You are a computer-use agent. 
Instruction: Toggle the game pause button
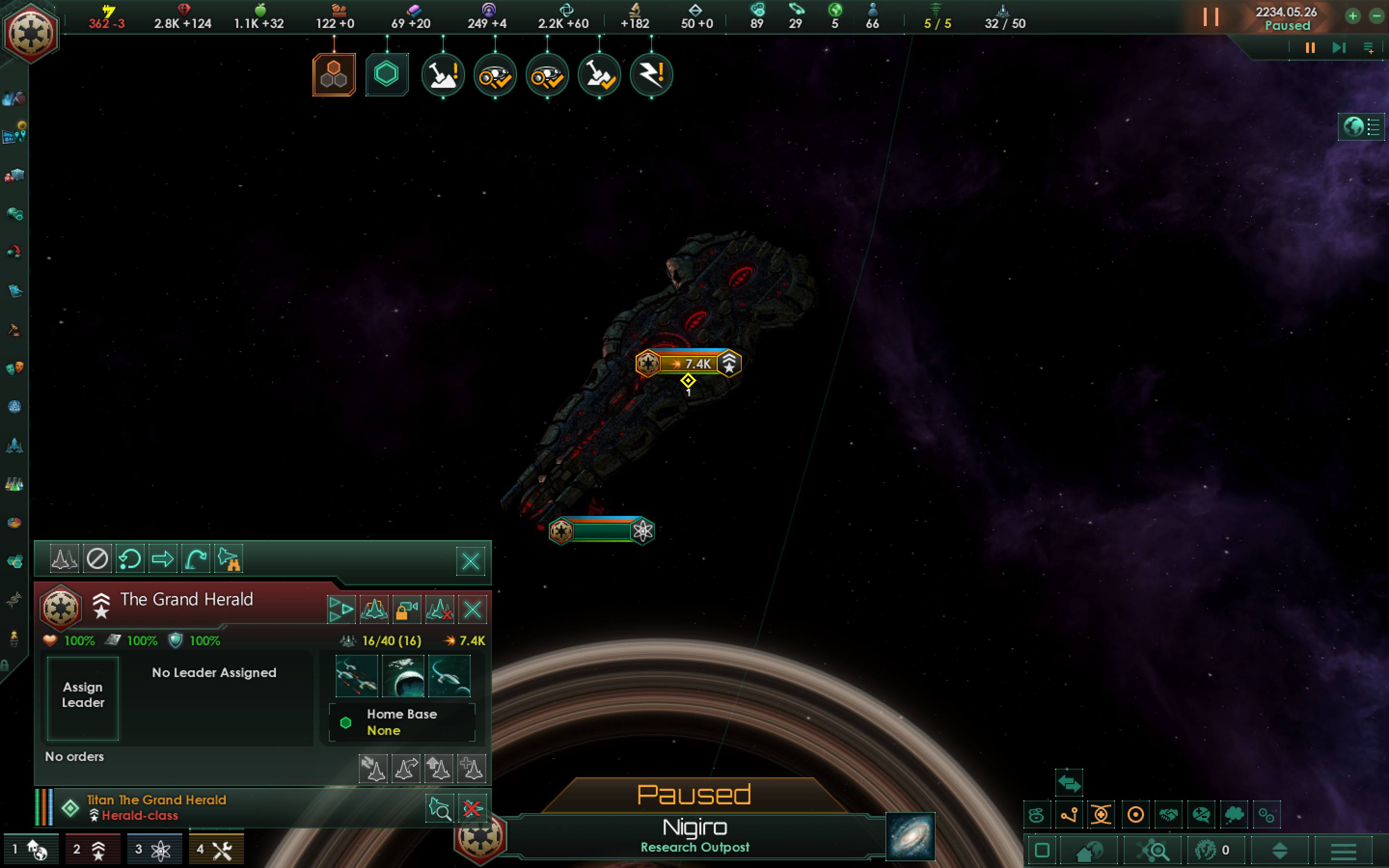coord(1310,48)
